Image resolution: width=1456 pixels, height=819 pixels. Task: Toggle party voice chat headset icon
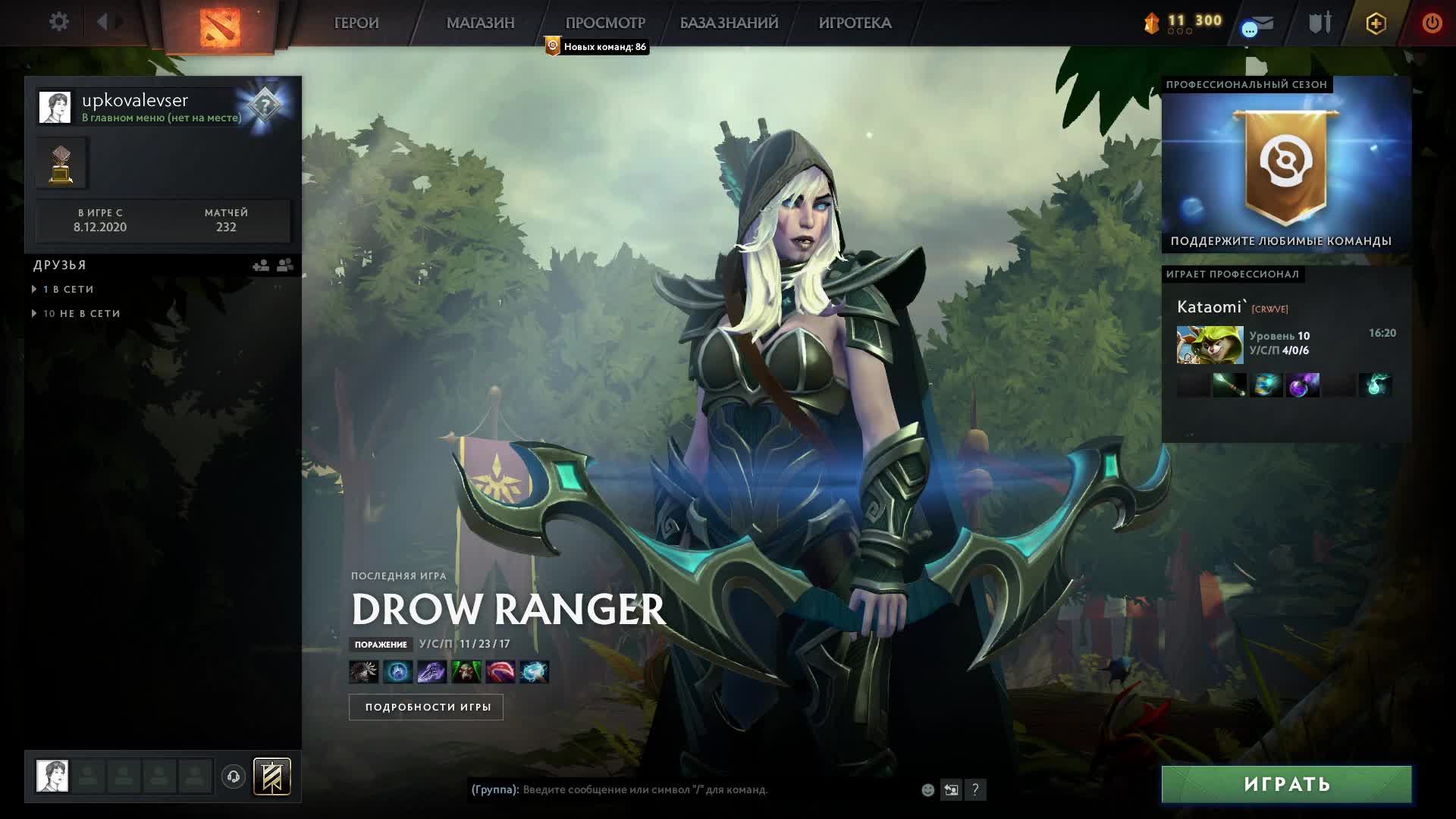[x=234, y=777]
